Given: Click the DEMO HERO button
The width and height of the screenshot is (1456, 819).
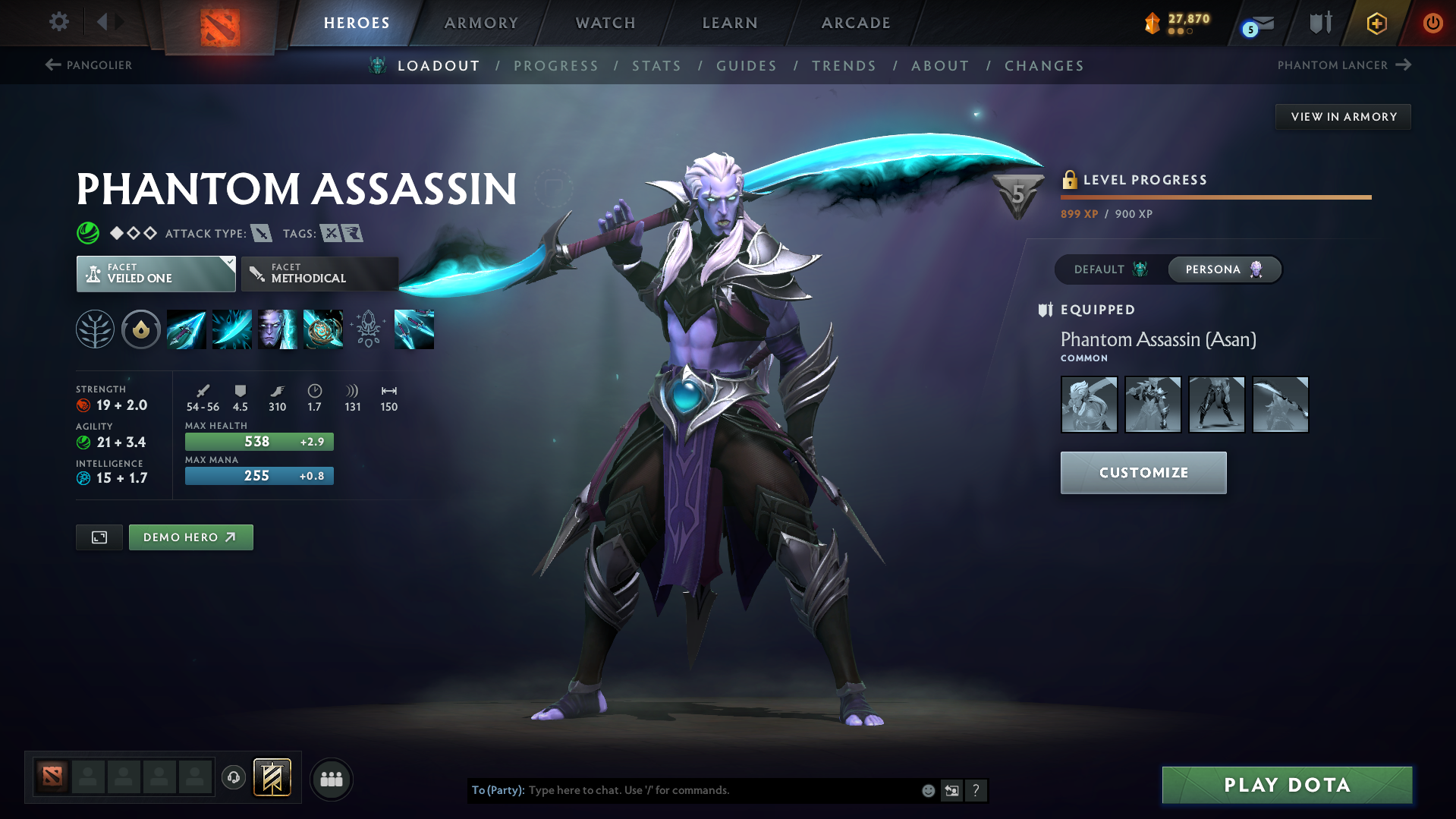Looking at the screenshot, I should [190, 537].
